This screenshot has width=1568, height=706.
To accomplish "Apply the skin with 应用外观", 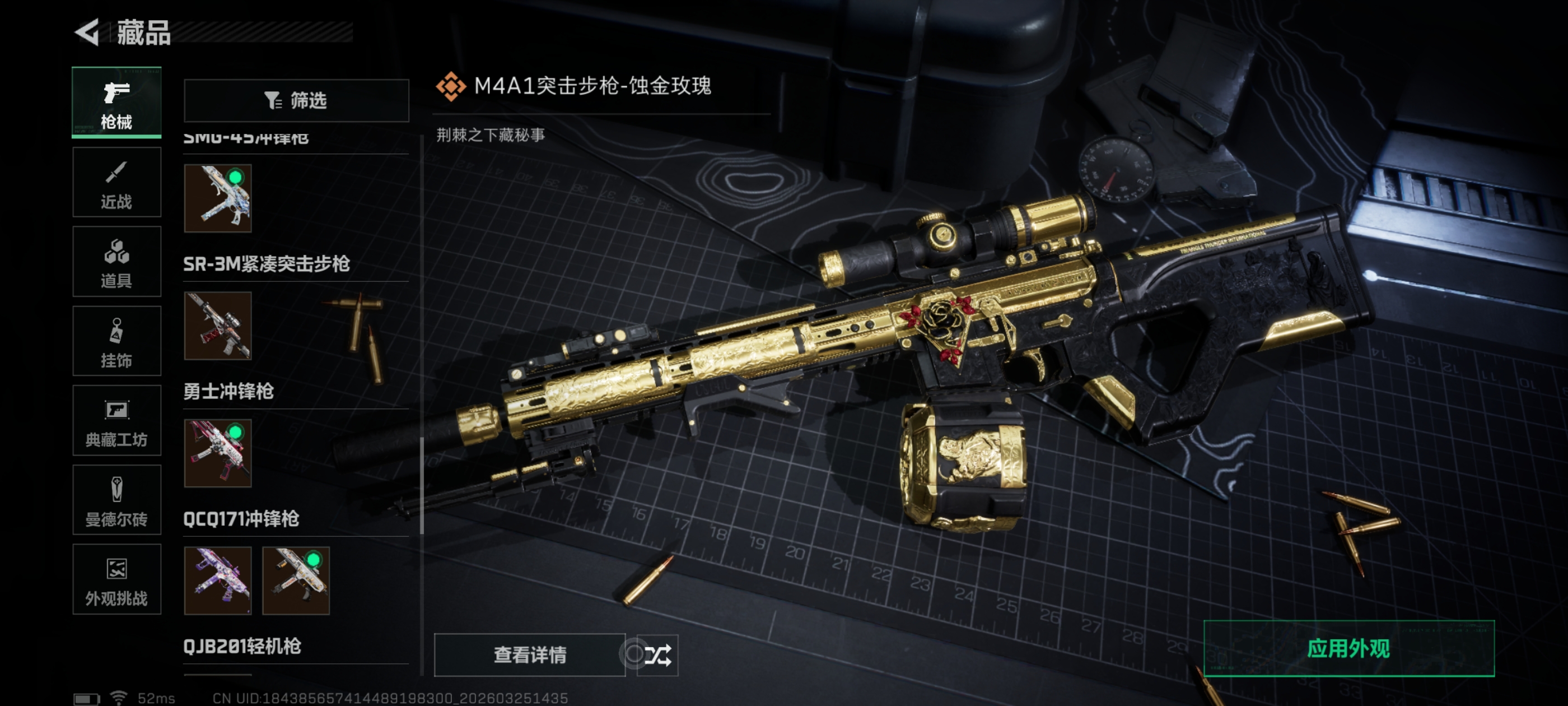I will (1348, 649).
